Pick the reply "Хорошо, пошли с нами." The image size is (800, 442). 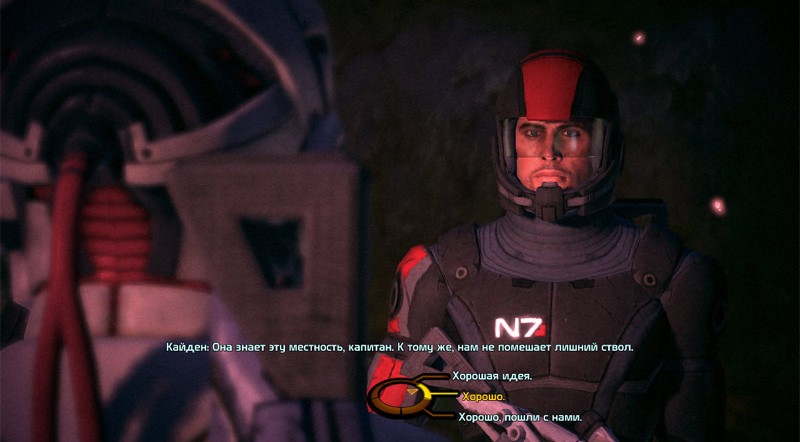click(517, 417)
